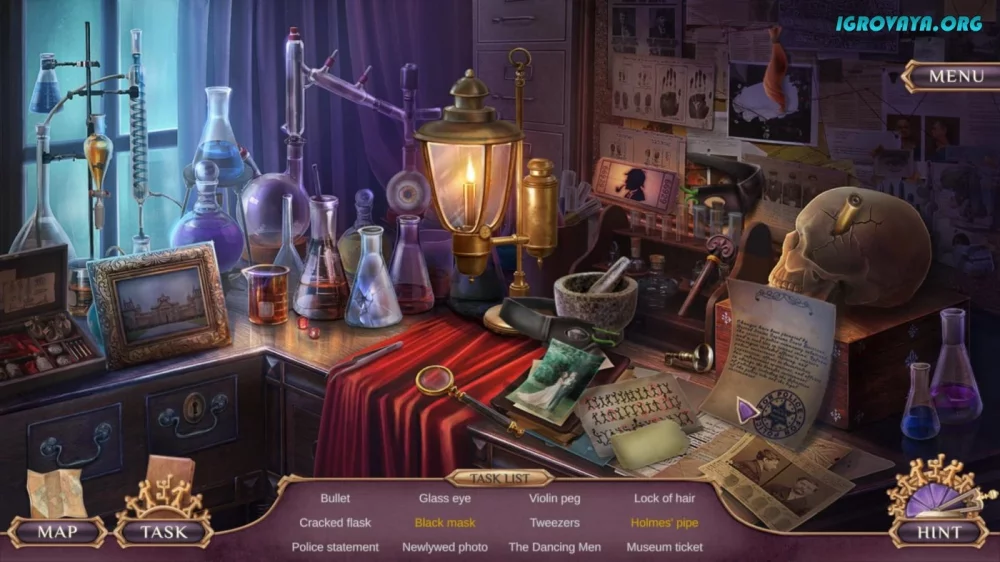Click the IGROVAYA.ORG watermark link
1000x562 pixels.
tap(909, 23)
